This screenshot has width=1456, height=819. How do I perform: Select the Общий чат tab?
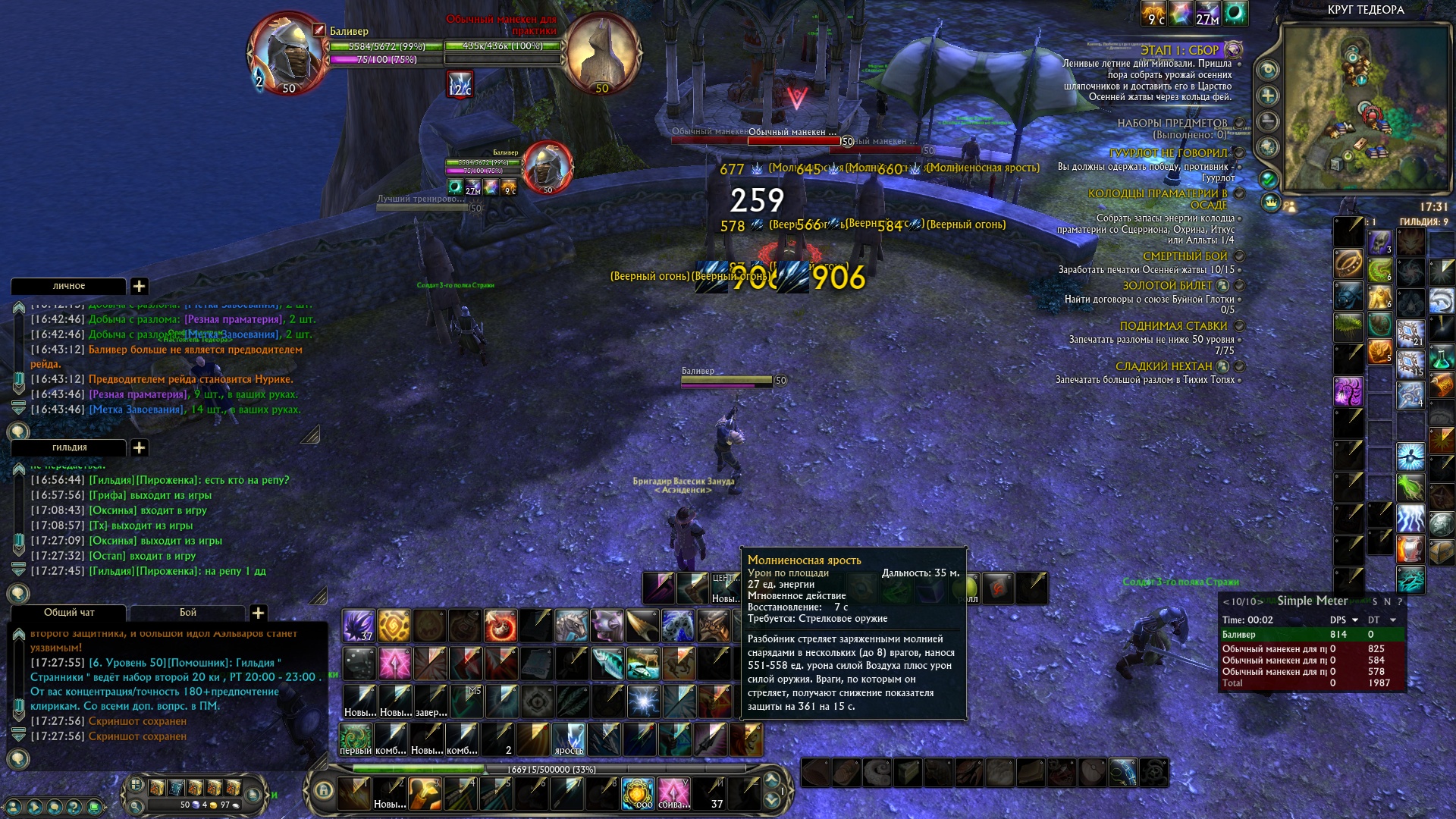(68, 613)
